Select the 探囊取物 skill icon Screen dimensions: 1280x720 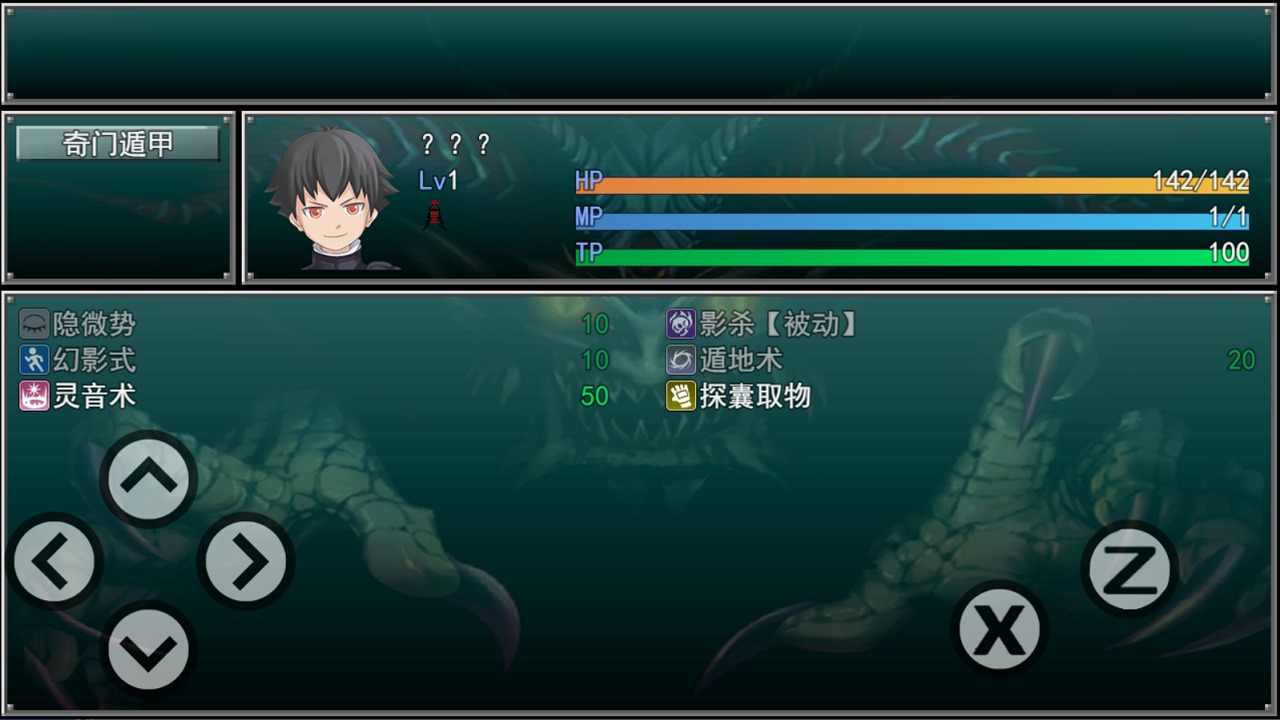(x=681, y=396)
